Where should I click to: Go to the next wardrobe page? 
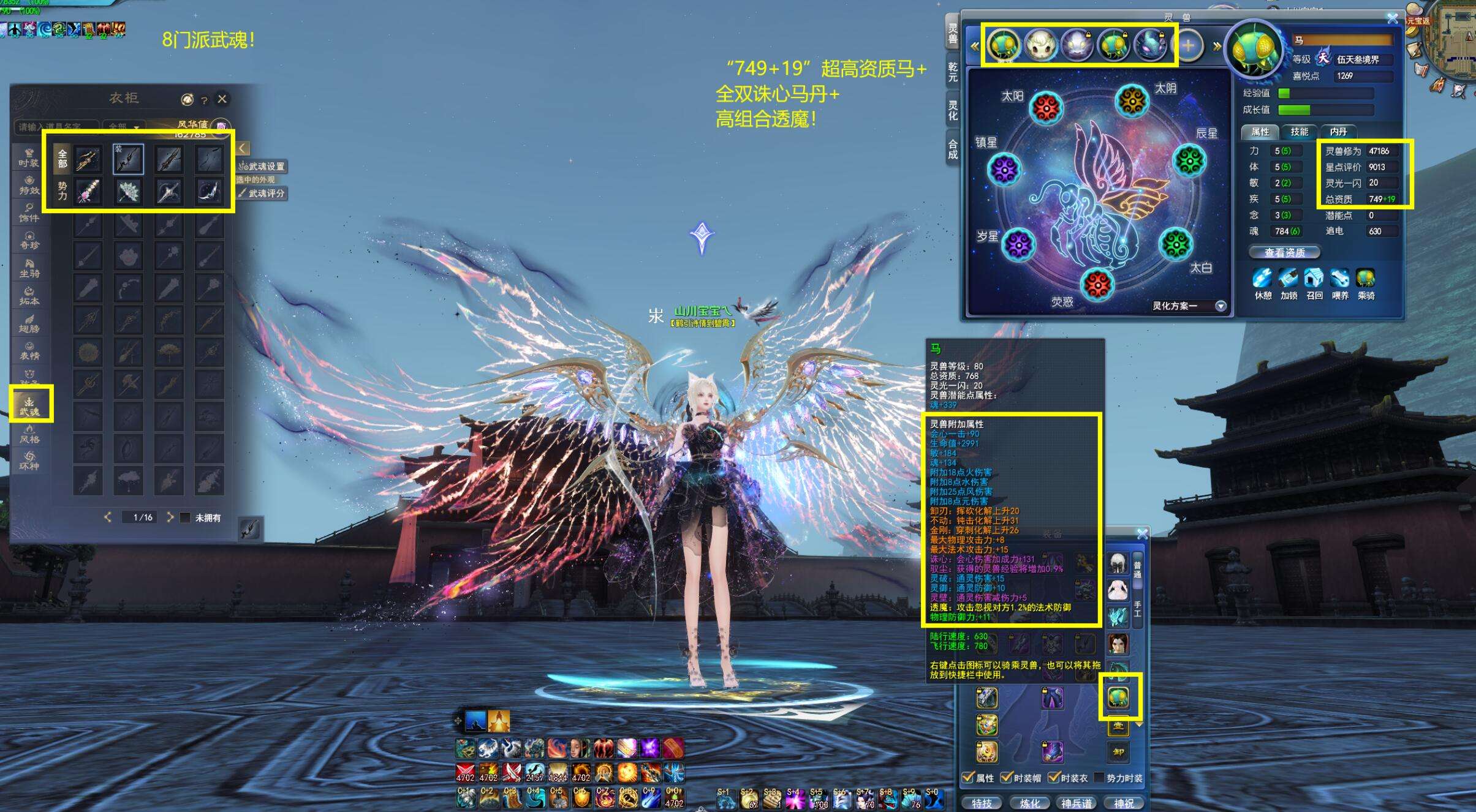170,517
